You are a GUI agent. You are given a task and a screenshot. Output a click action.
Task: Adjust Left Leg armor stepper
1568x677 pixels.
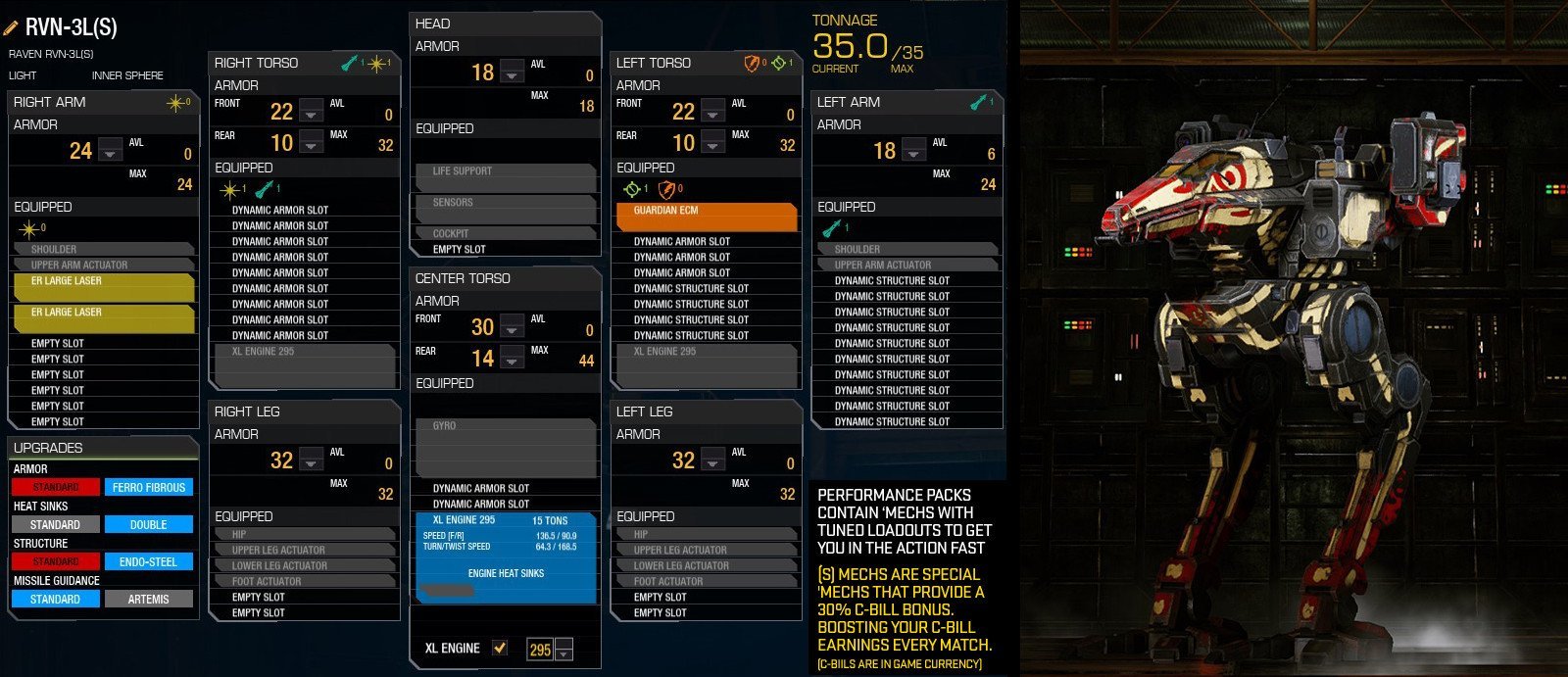tap(712, 460)
